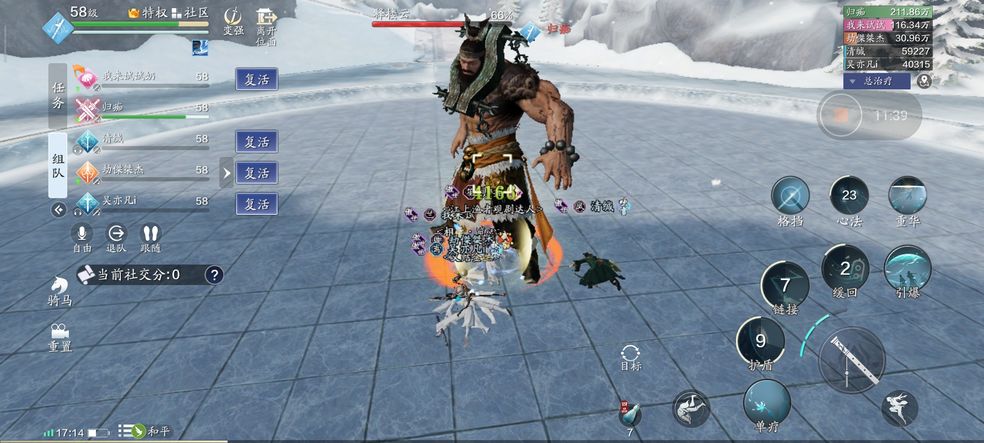Open the social score help question mark
The height and width of the screenshot is (443, 984).
(x=213, y=274)
